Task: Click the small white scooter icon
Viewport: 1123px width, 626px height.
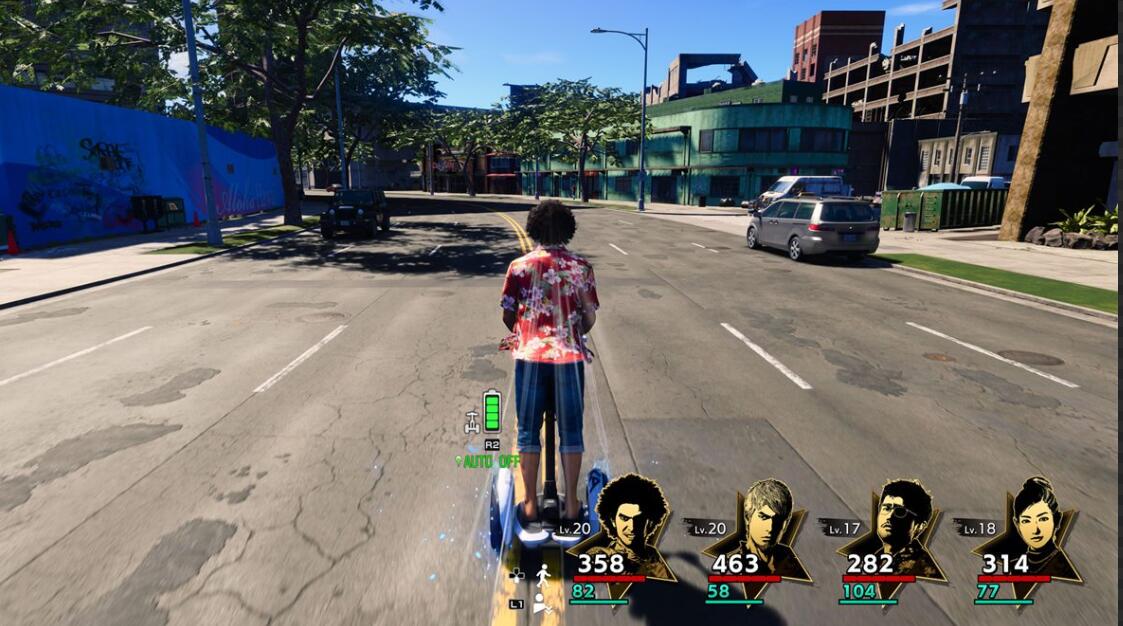Action: point(472,422)
